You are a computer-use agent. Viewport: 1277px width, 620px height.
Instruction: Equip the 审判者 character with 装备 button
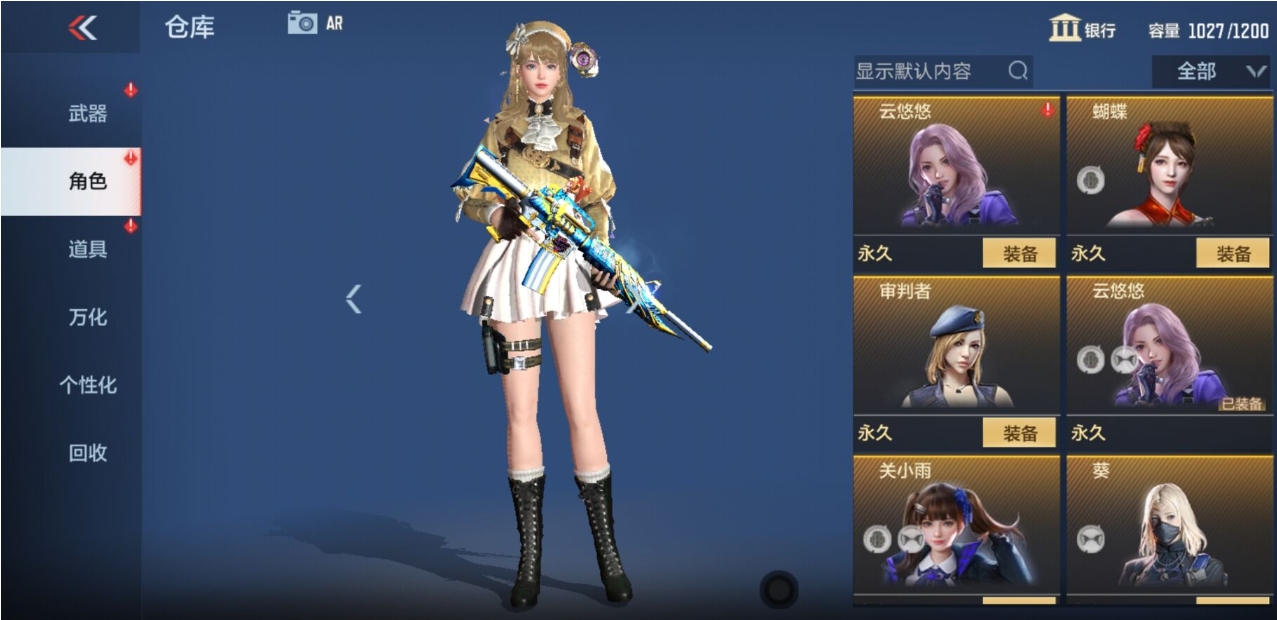click(1019, 433)
